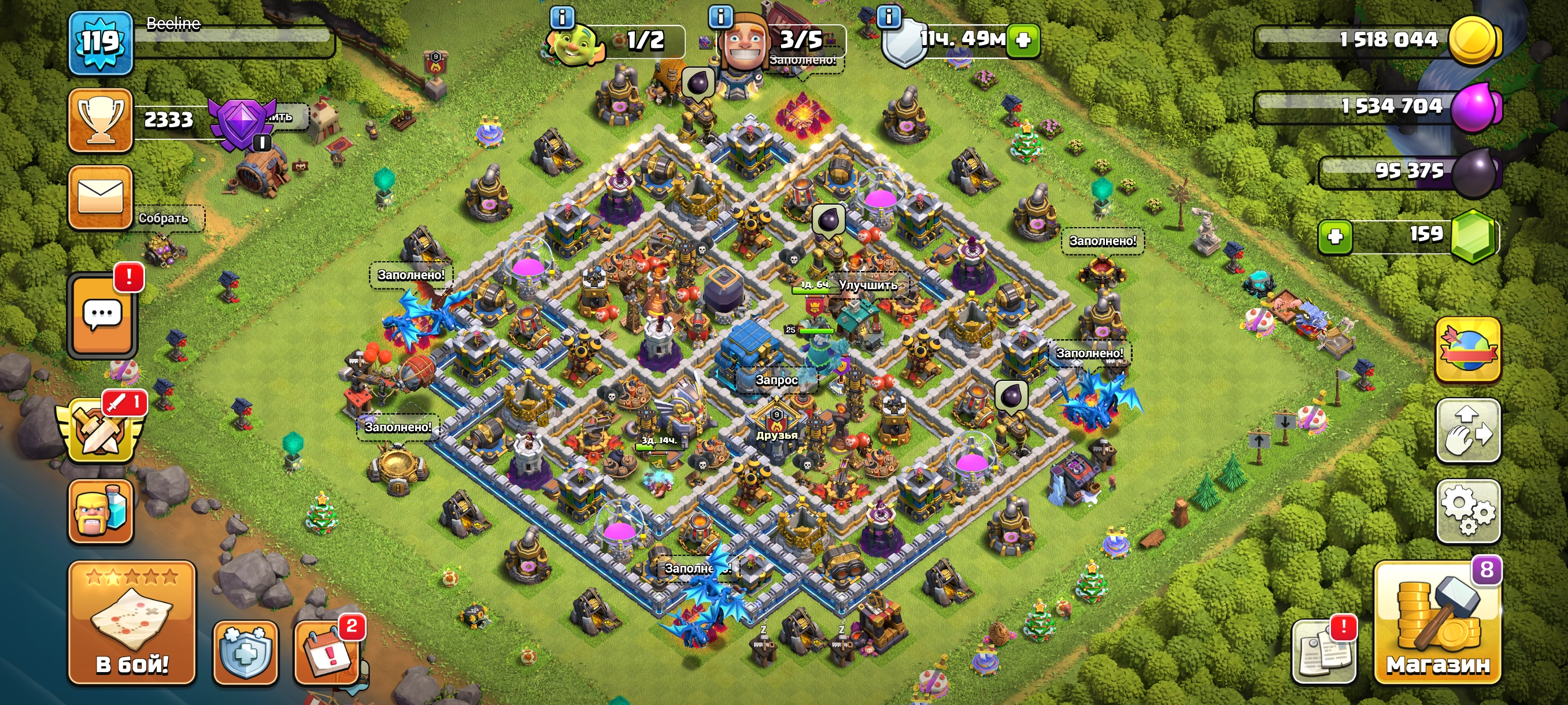Tap the level 119 experience badge
Viewport: 1568px width, 705px height.
click(101, 43)
